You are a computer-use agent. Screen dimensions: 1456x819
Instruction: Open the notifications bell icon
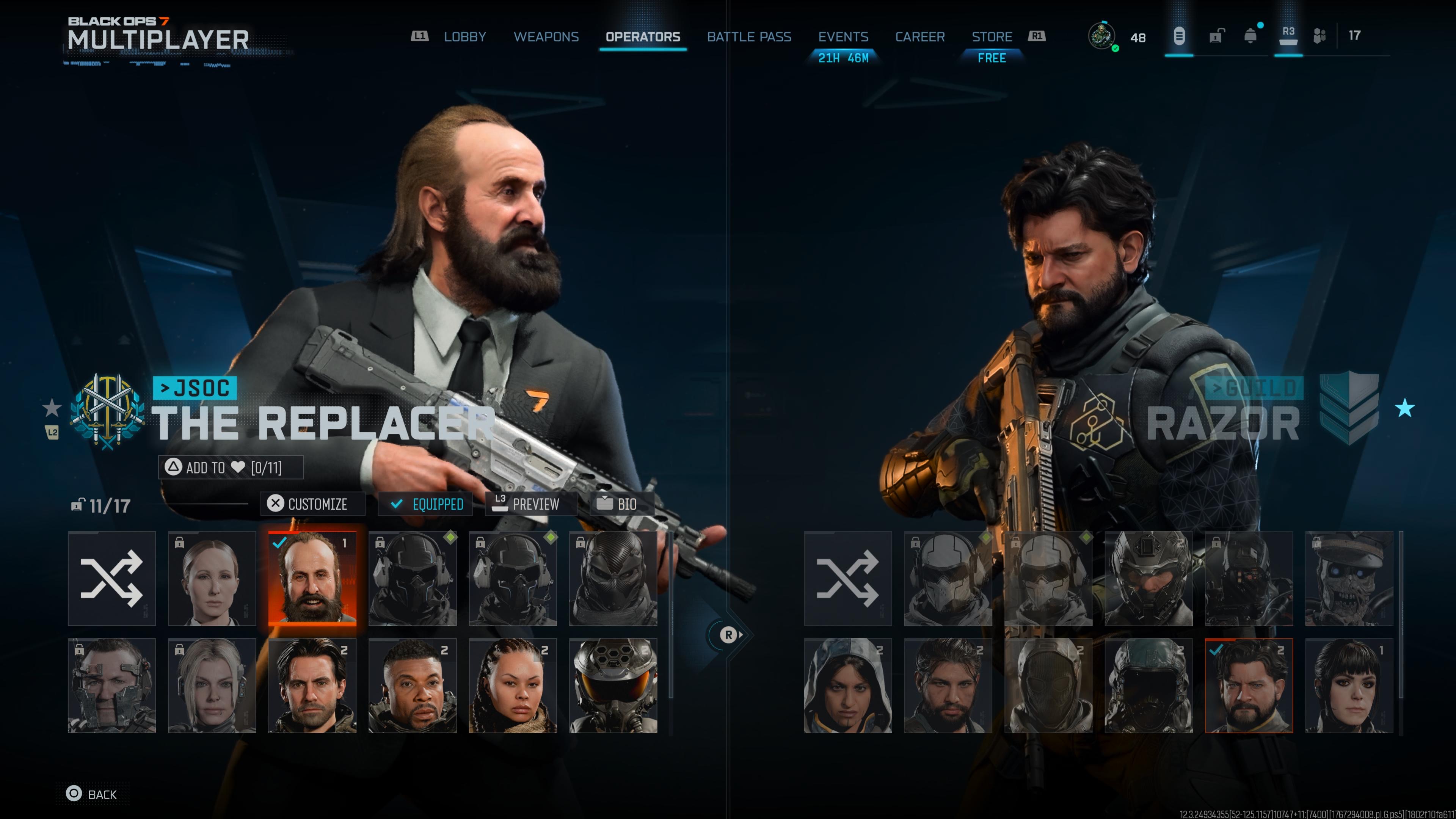coord(1251,36)
